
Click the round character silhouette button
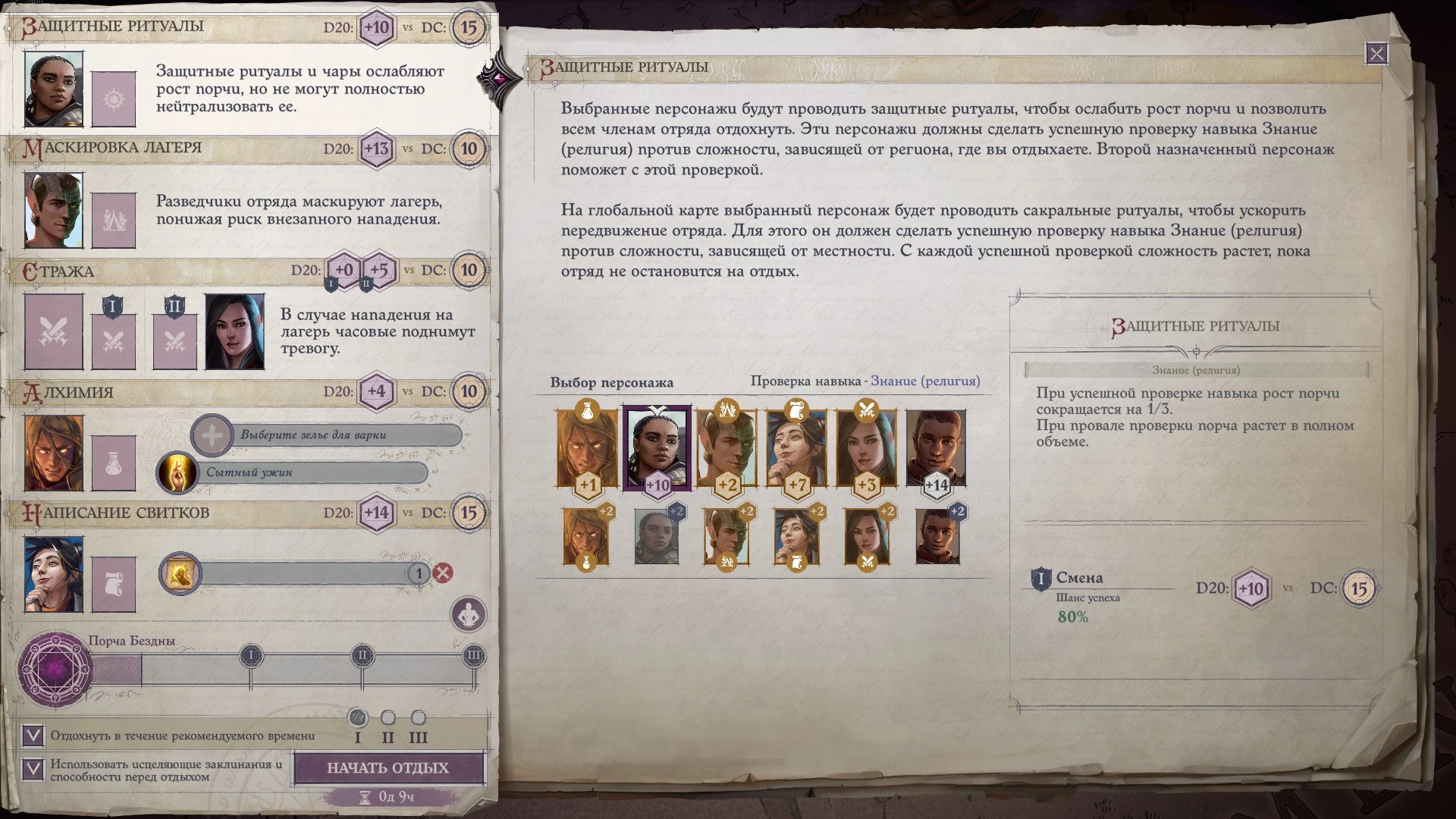click(468, 613)
